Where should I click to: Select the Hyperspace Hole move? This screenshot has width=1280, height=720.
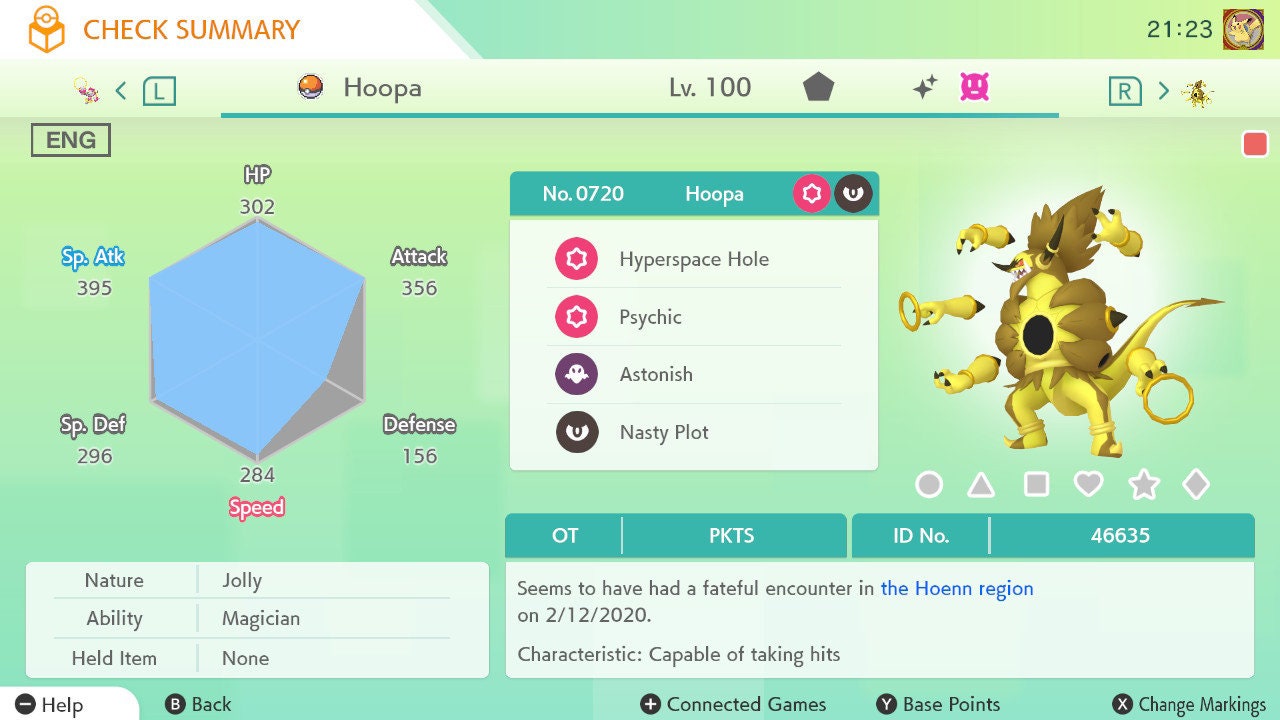pos(693,259)
